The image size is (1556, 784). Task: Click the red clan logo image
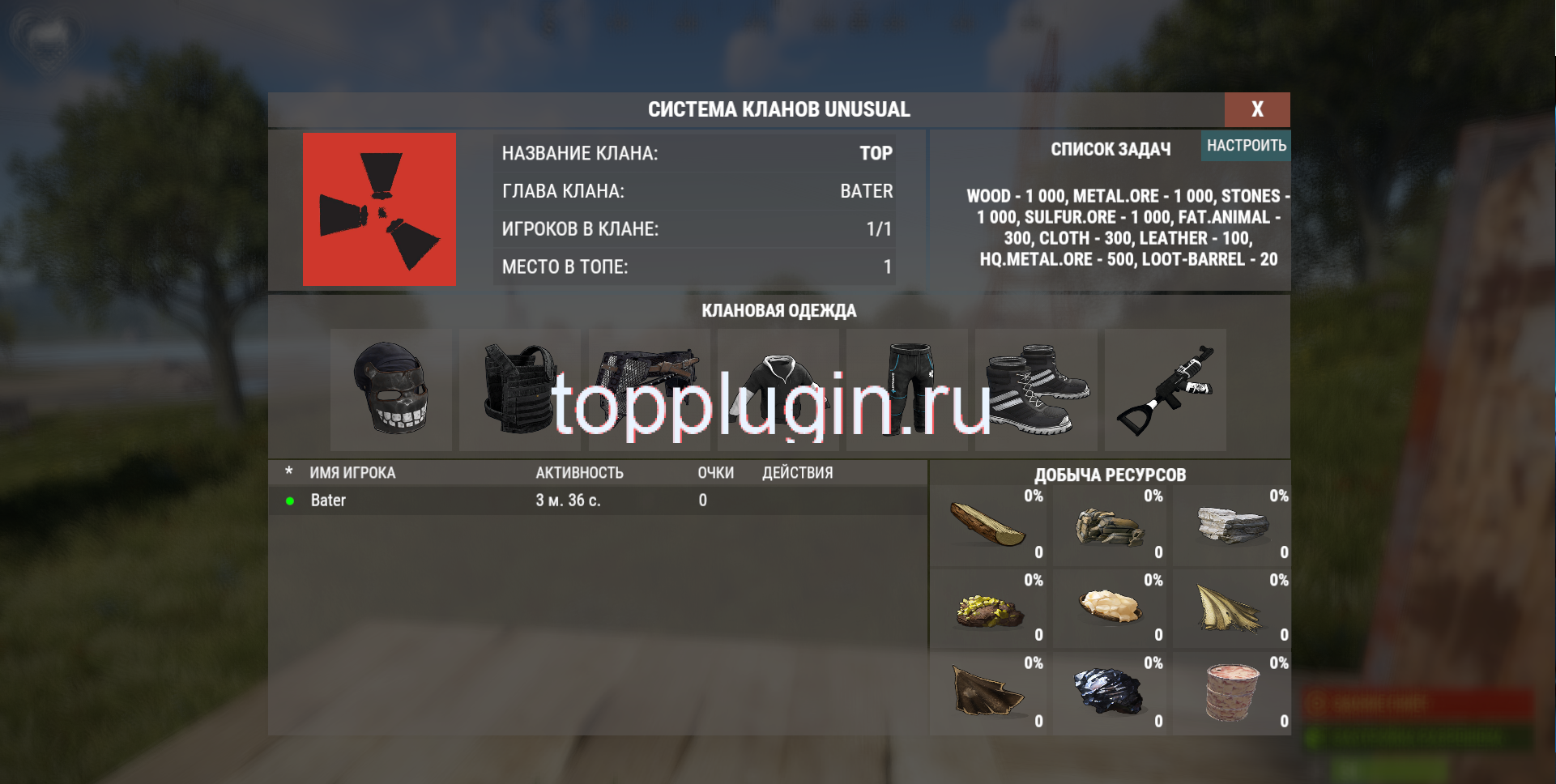(380, 209)
